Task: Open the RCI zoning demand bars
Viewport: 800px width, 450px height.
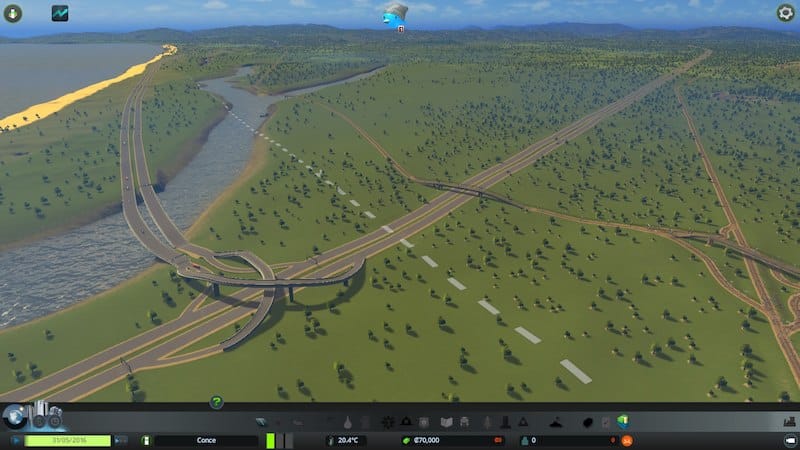Action: [x=279, y=440]
